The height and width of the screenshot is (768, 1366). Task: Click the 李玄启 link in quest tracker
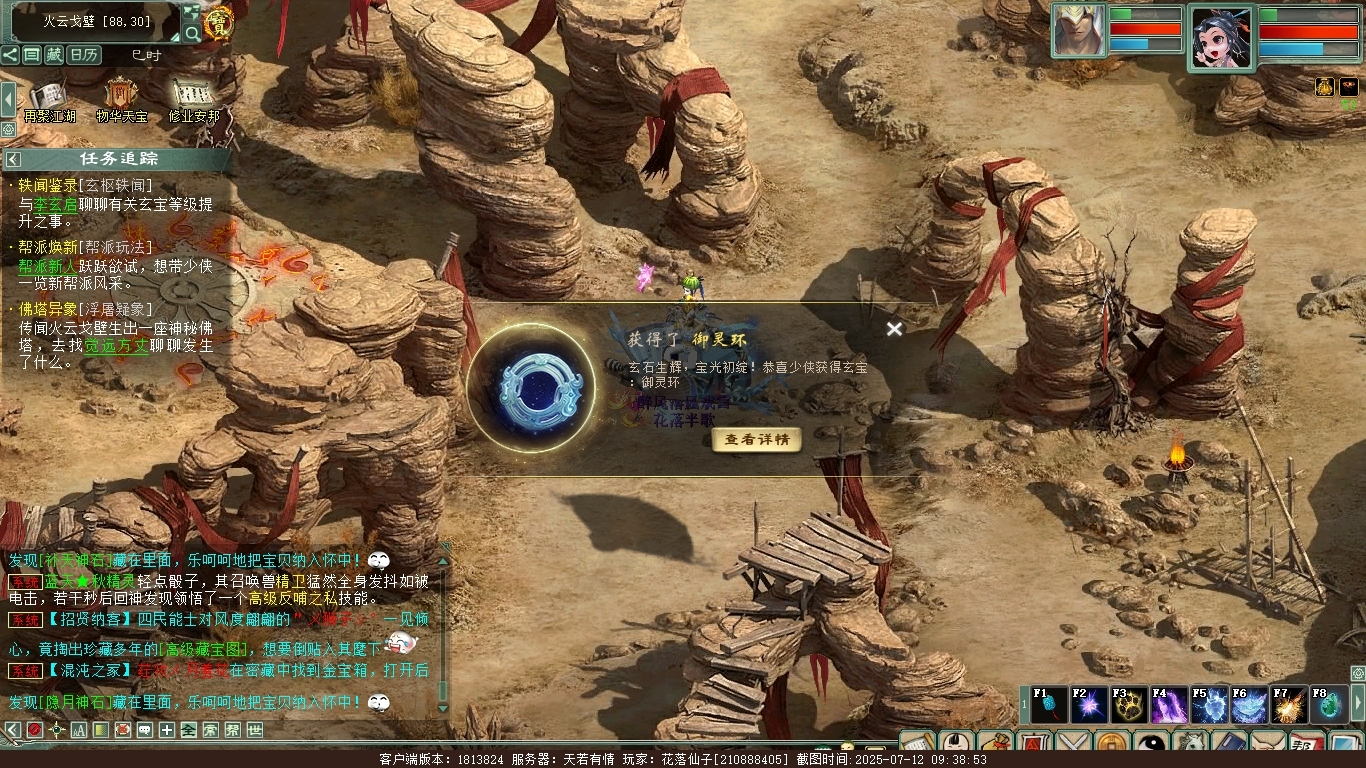(56, 204)
